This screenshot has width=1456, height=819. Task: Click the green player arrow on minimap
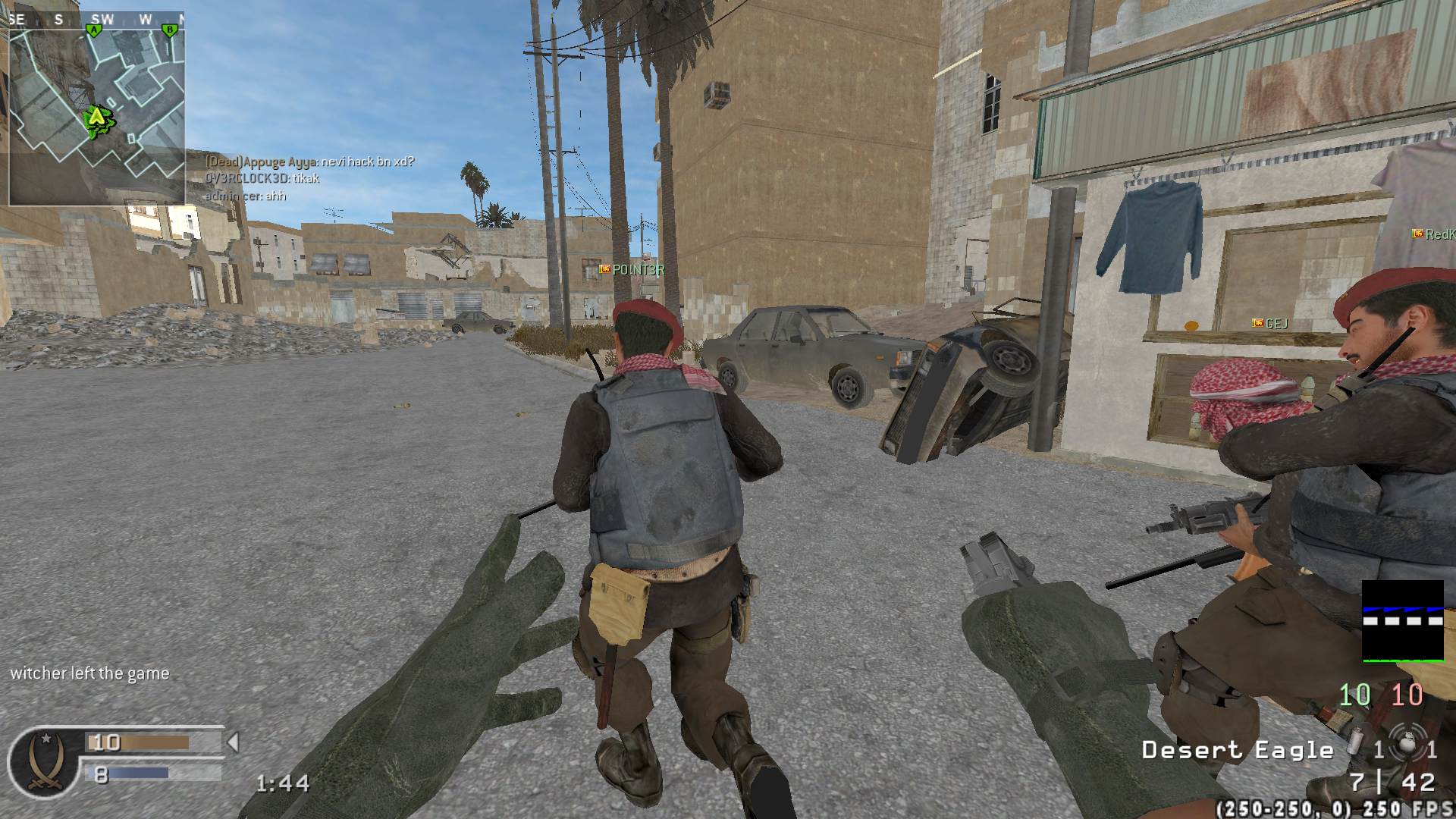click(x=96, y=118)
